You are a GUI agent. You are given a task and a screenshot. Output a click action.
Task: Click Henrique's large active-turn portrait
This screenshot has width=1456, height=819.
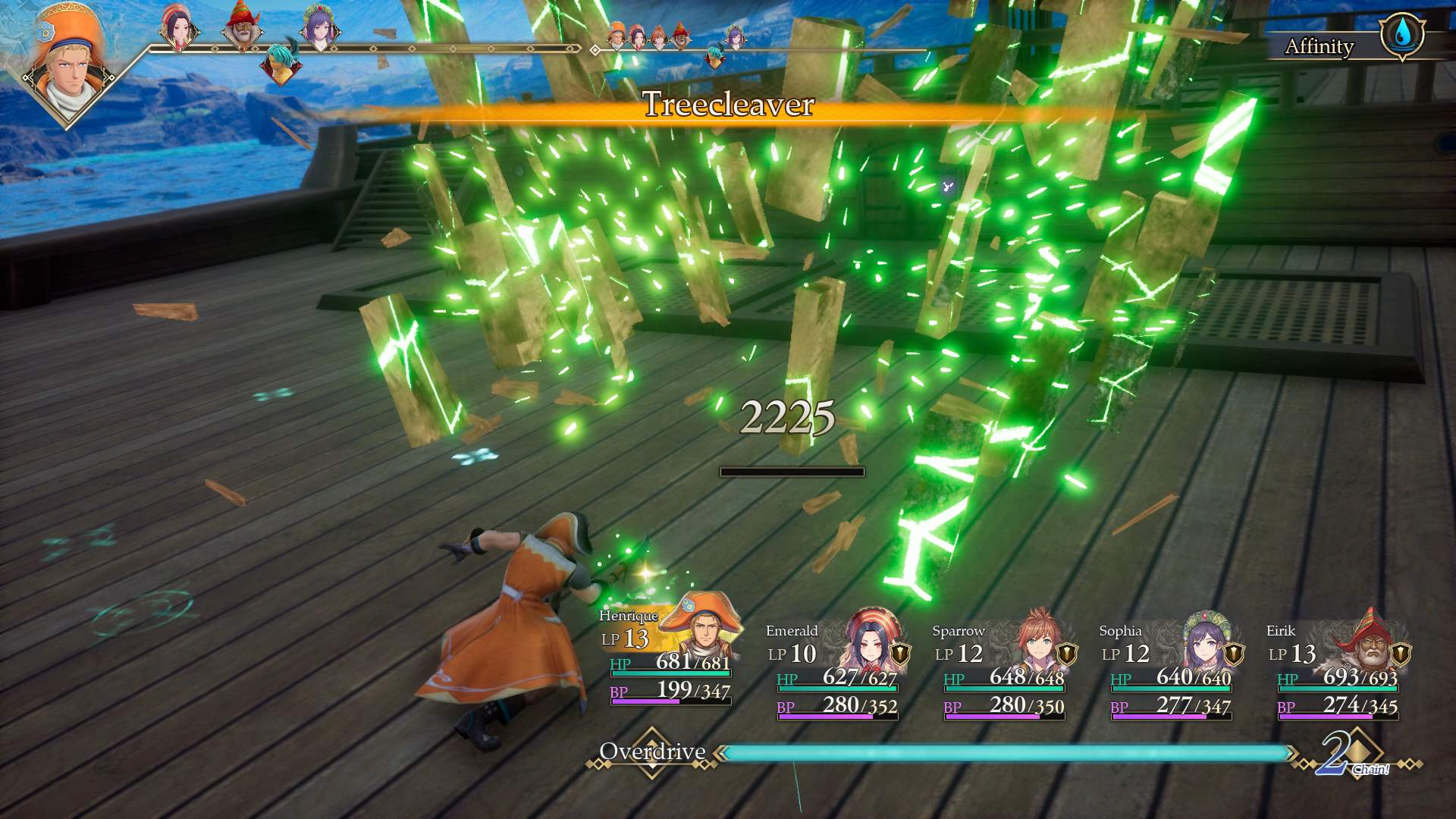68,68
